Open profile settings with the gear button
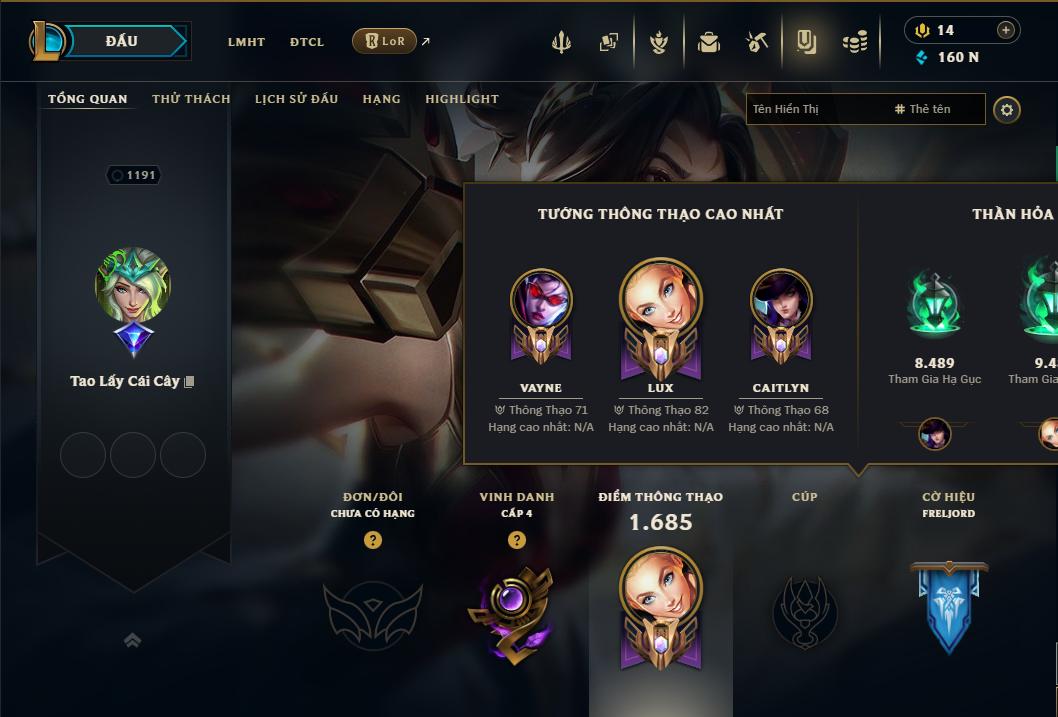The image size is (1058, 717). coord(1007,109)
